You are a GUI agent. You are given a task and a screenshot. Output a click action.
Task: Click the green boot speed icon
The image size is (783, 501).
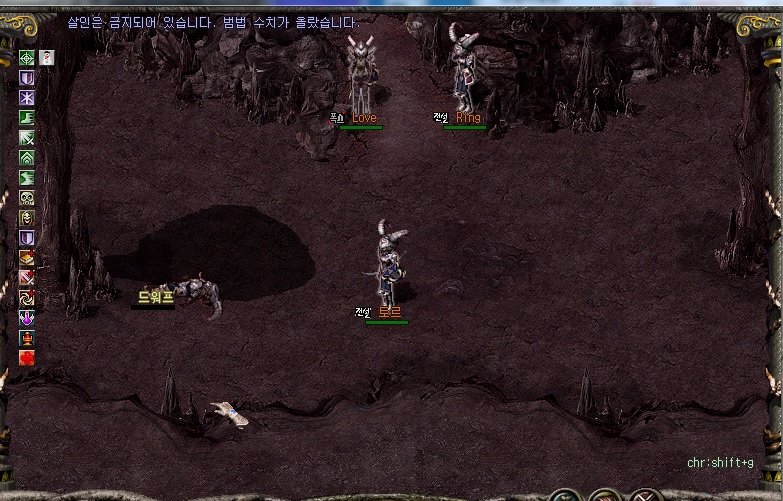27,118
